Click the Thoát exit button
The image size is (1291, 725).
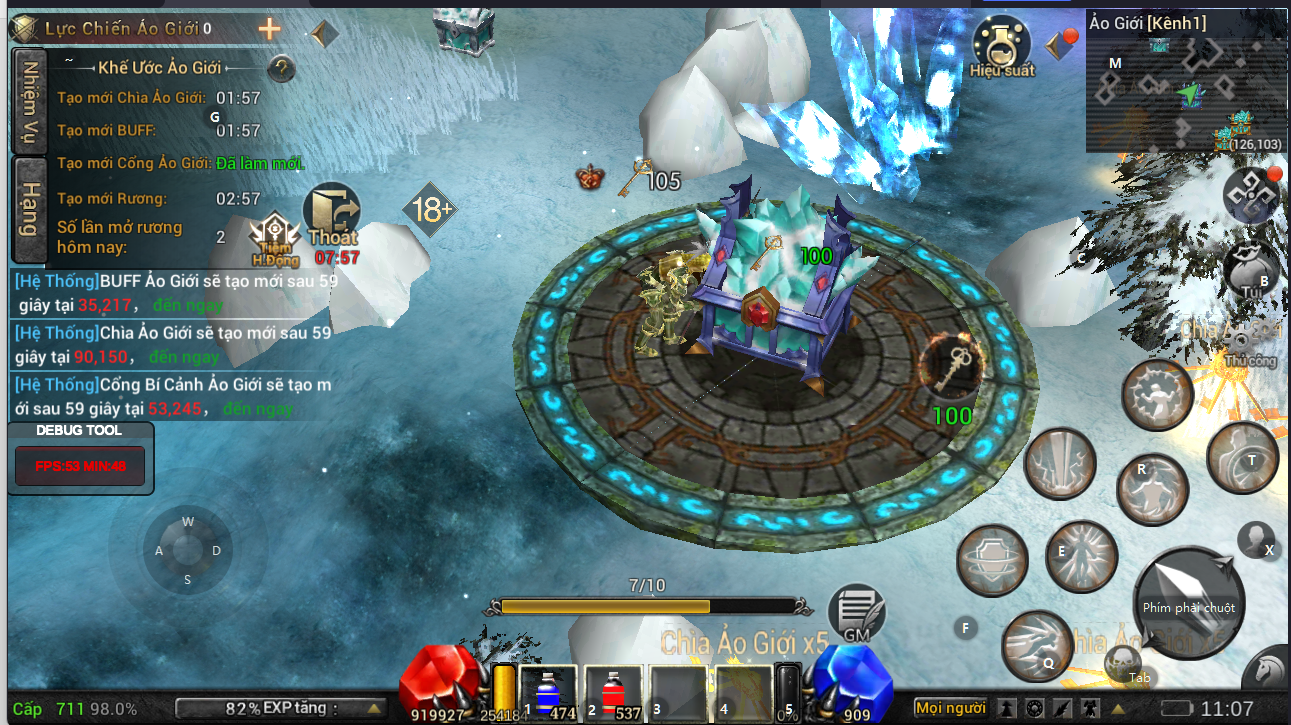(334, 215)
